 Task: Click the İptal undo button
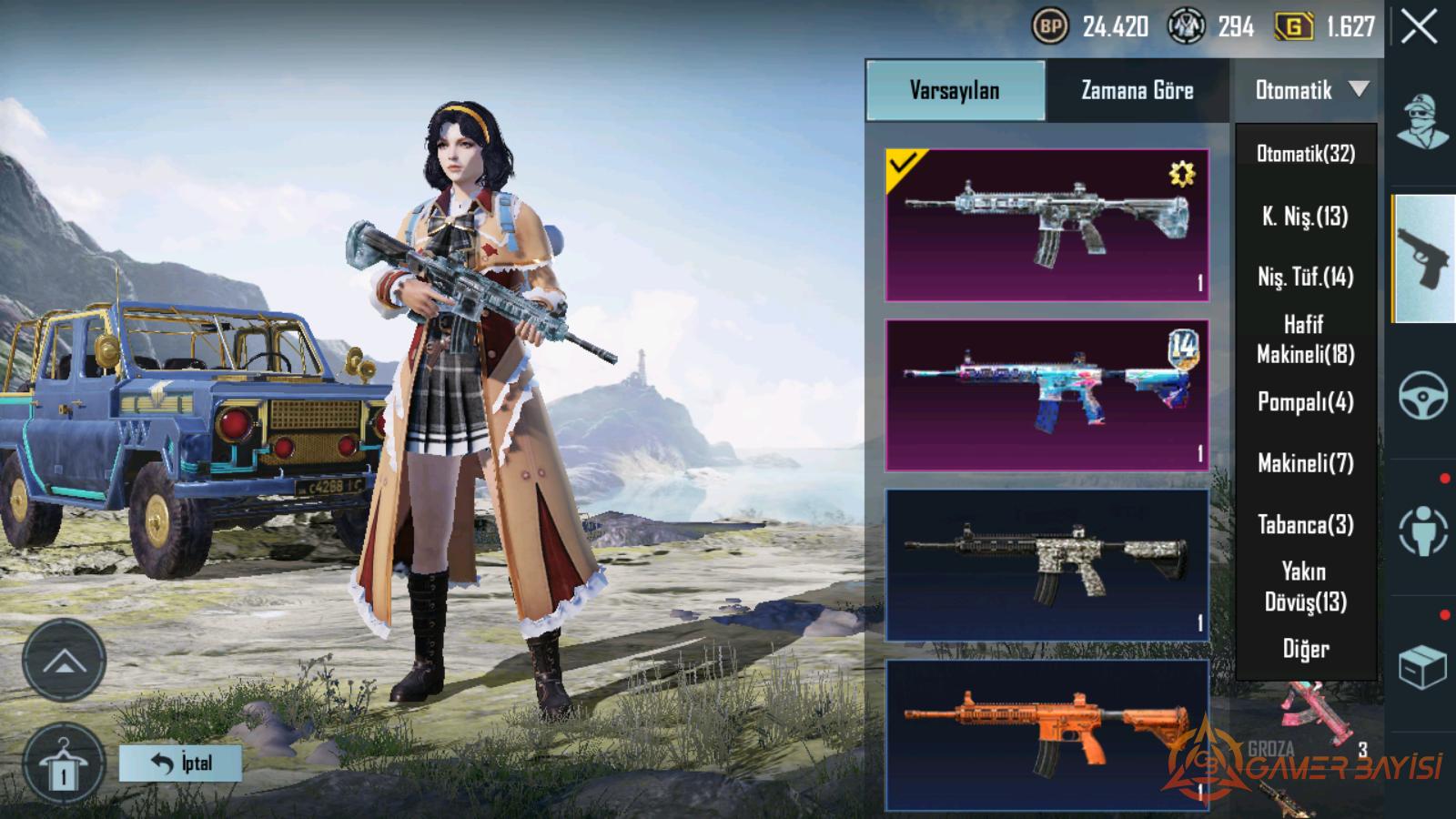[x=180, y=763]
